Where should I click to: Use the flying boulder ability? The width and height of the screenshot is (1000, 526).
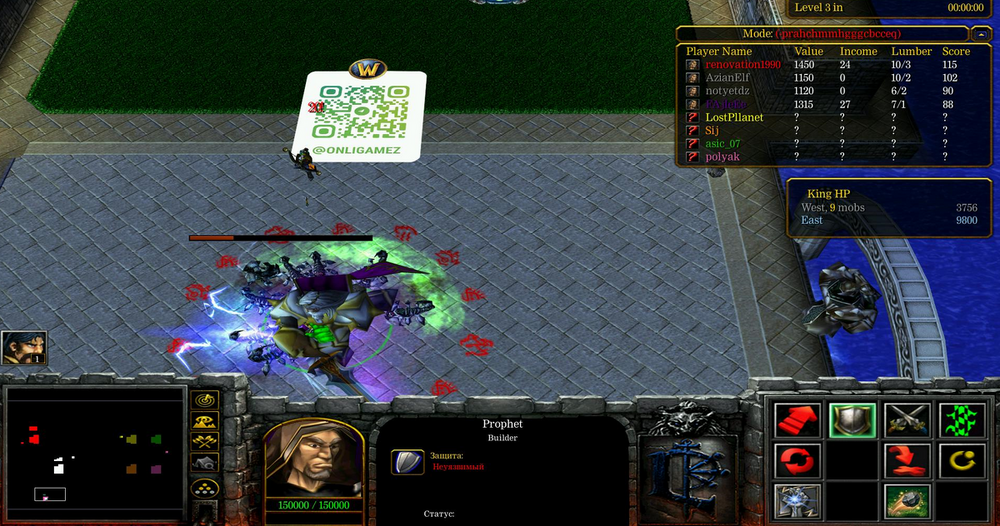tap(908, 500)
